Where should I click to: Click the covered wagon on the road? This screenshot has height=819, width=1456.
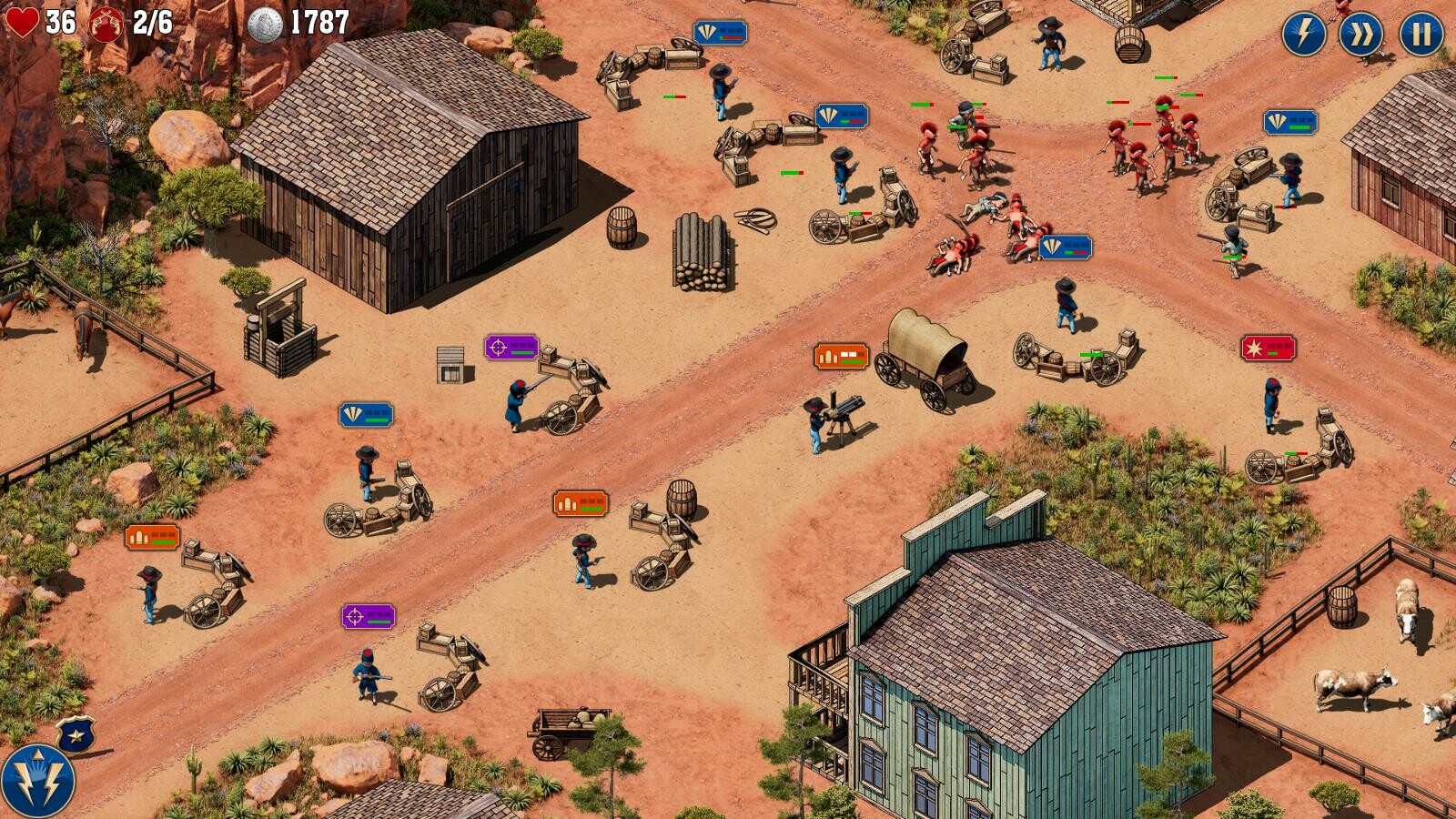922,364
